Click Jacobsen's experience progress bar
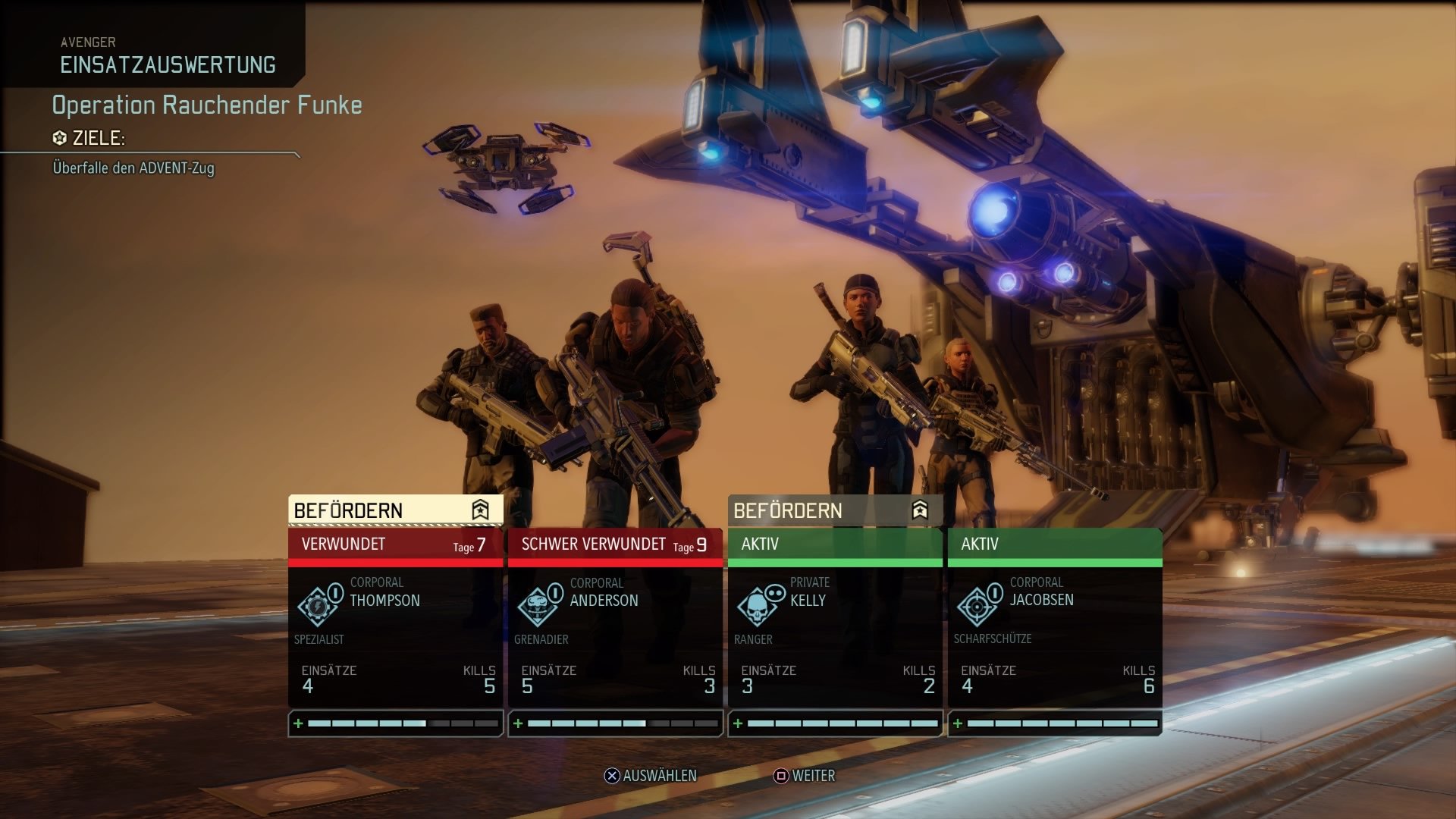The height and width of the screenshot is (819, 1456). [1062, 723]
